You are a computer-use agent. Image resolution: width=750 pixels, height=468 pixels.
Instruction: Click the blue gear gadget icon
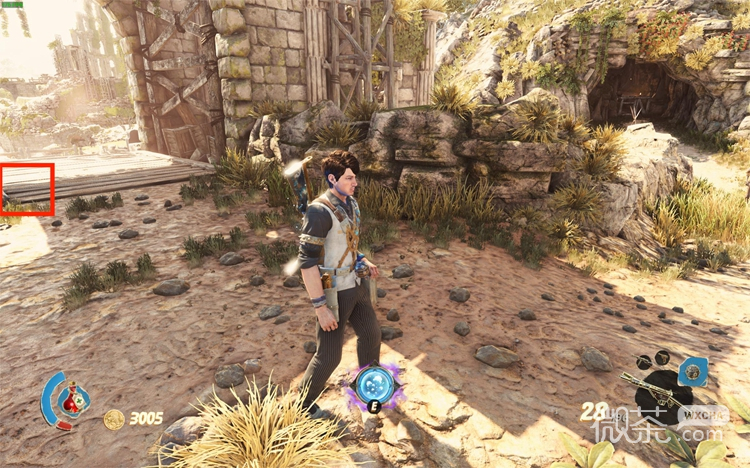693,372
